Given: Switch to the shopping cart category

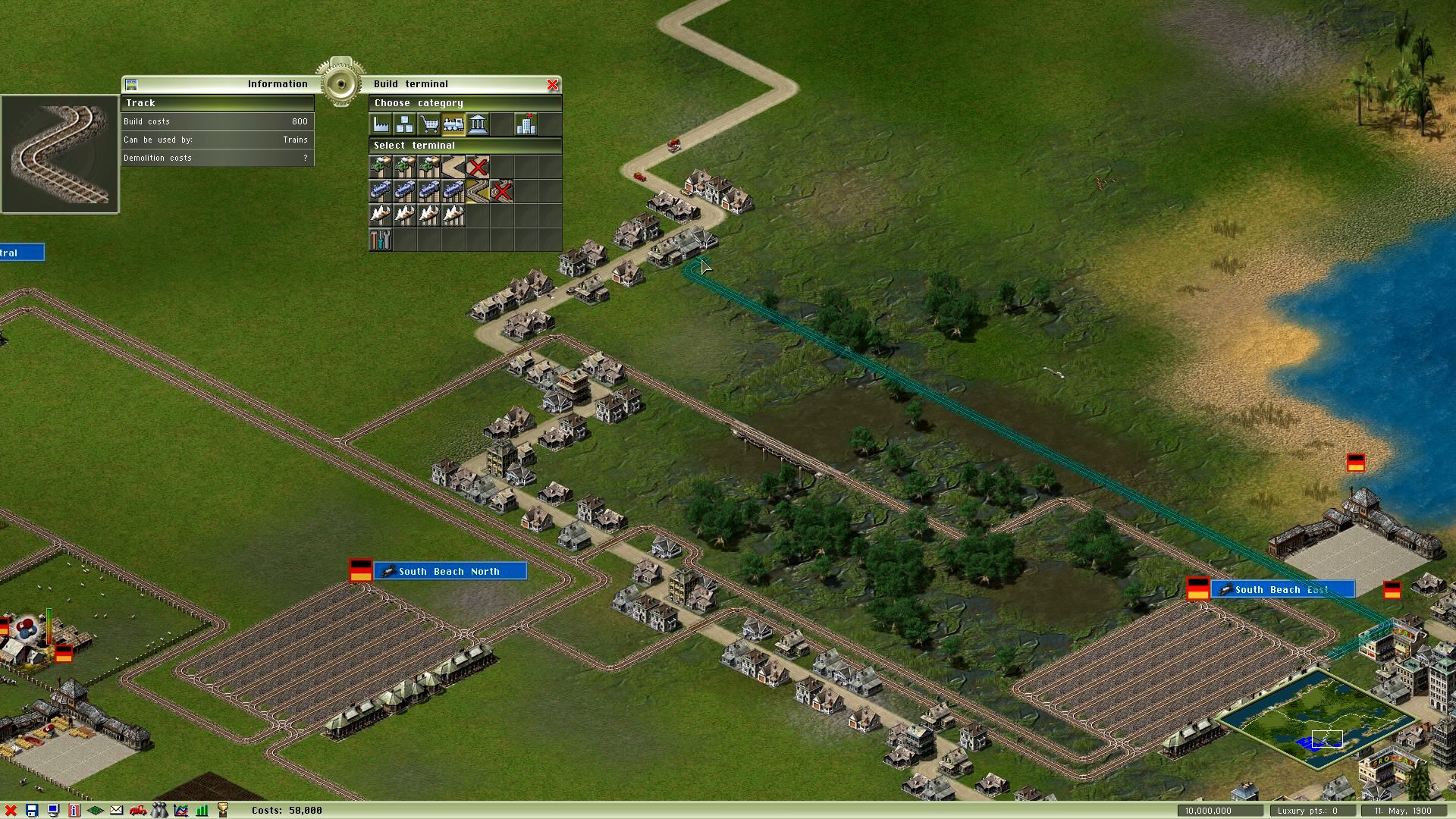Looking at the screenshot, I should pyautogui.click(x=429, y=124).
